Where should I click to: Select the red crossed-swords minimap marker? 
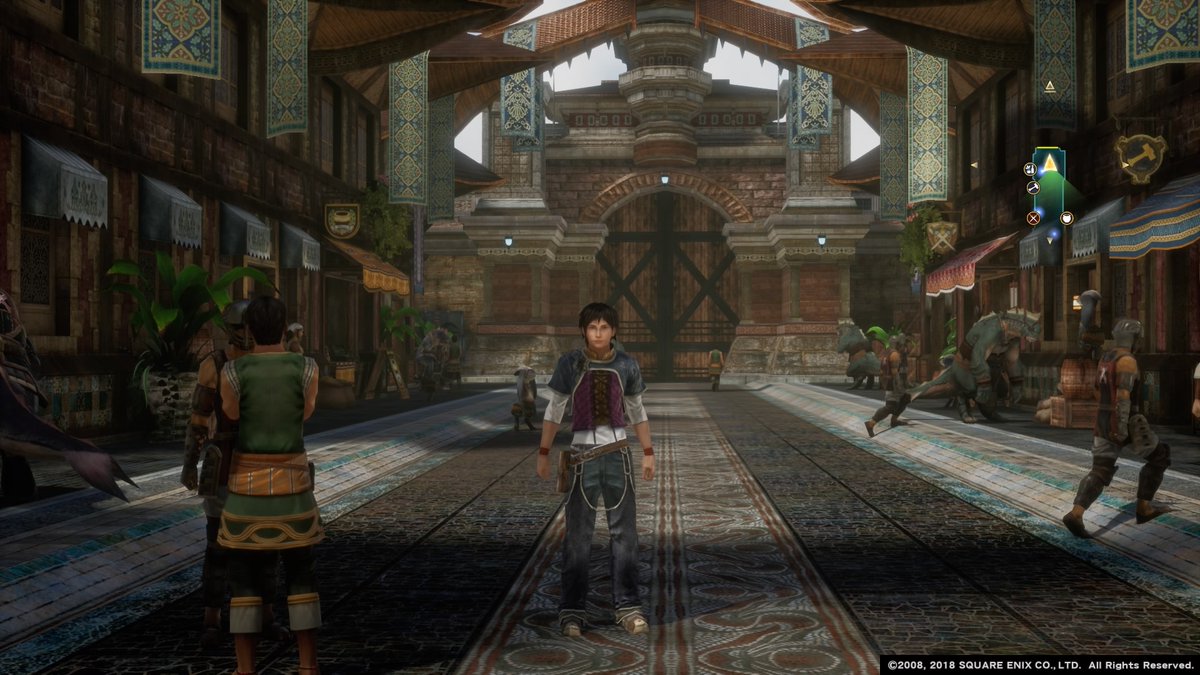pyautogui.click(x=1033, y=217)
